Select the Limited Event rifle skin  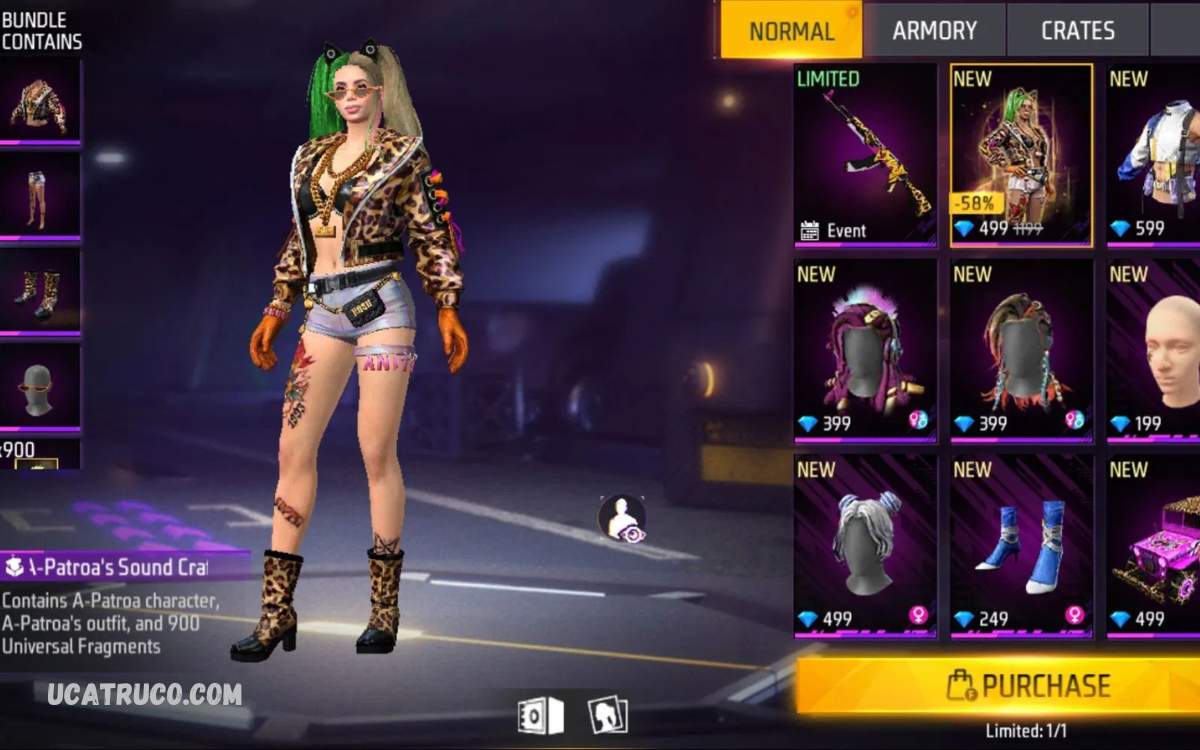point(865,155)
